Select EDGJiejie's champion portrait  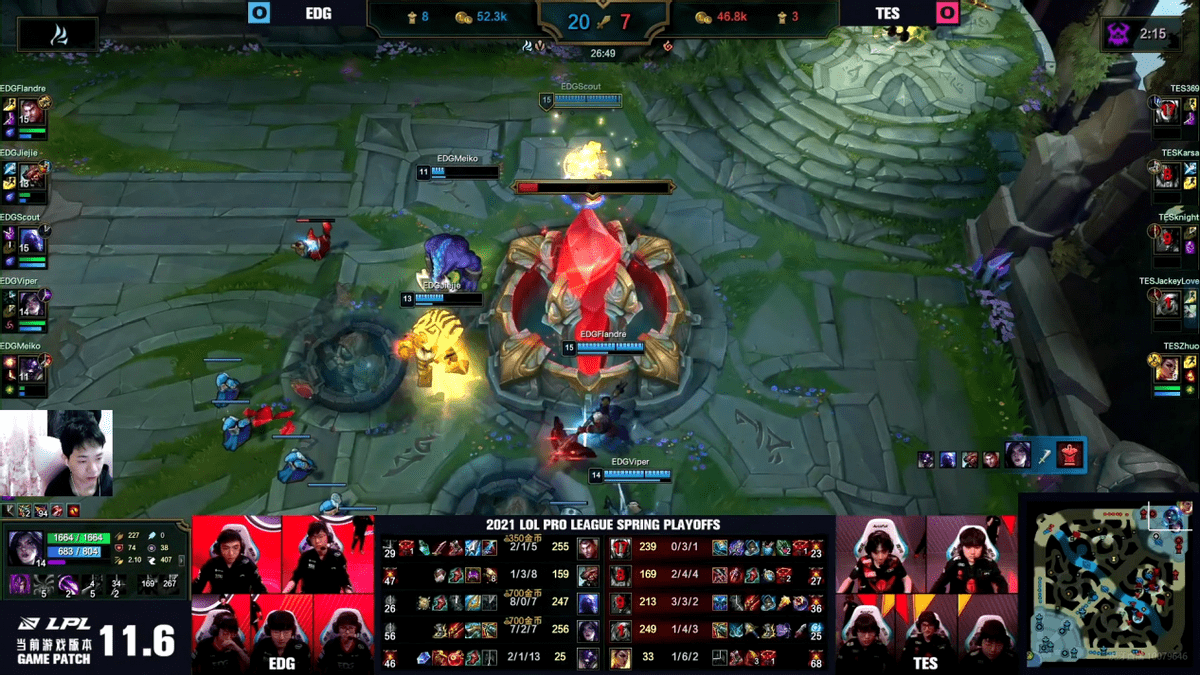31,176
